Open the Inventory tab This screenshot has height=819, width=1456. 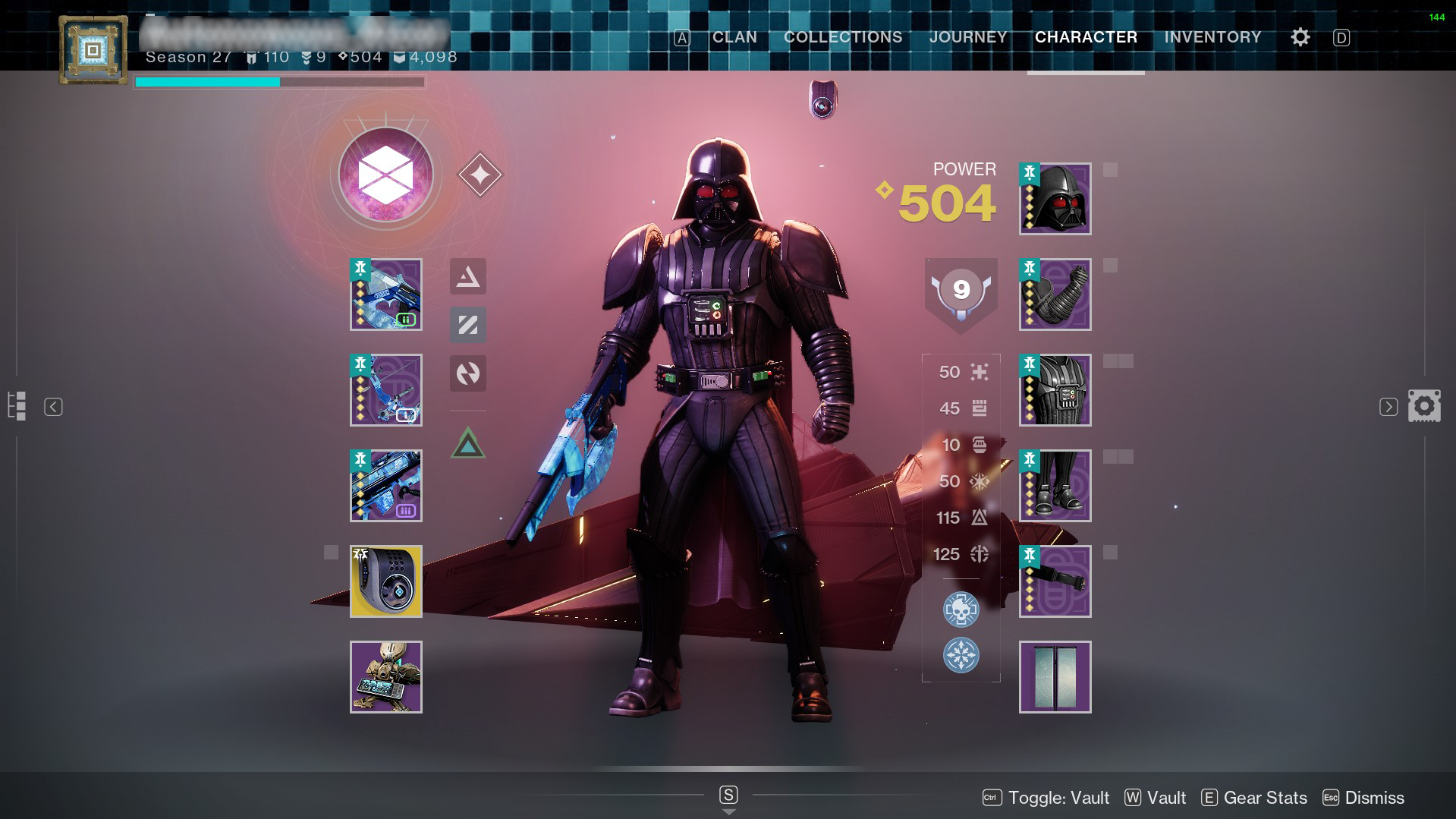pos(1212,37)
